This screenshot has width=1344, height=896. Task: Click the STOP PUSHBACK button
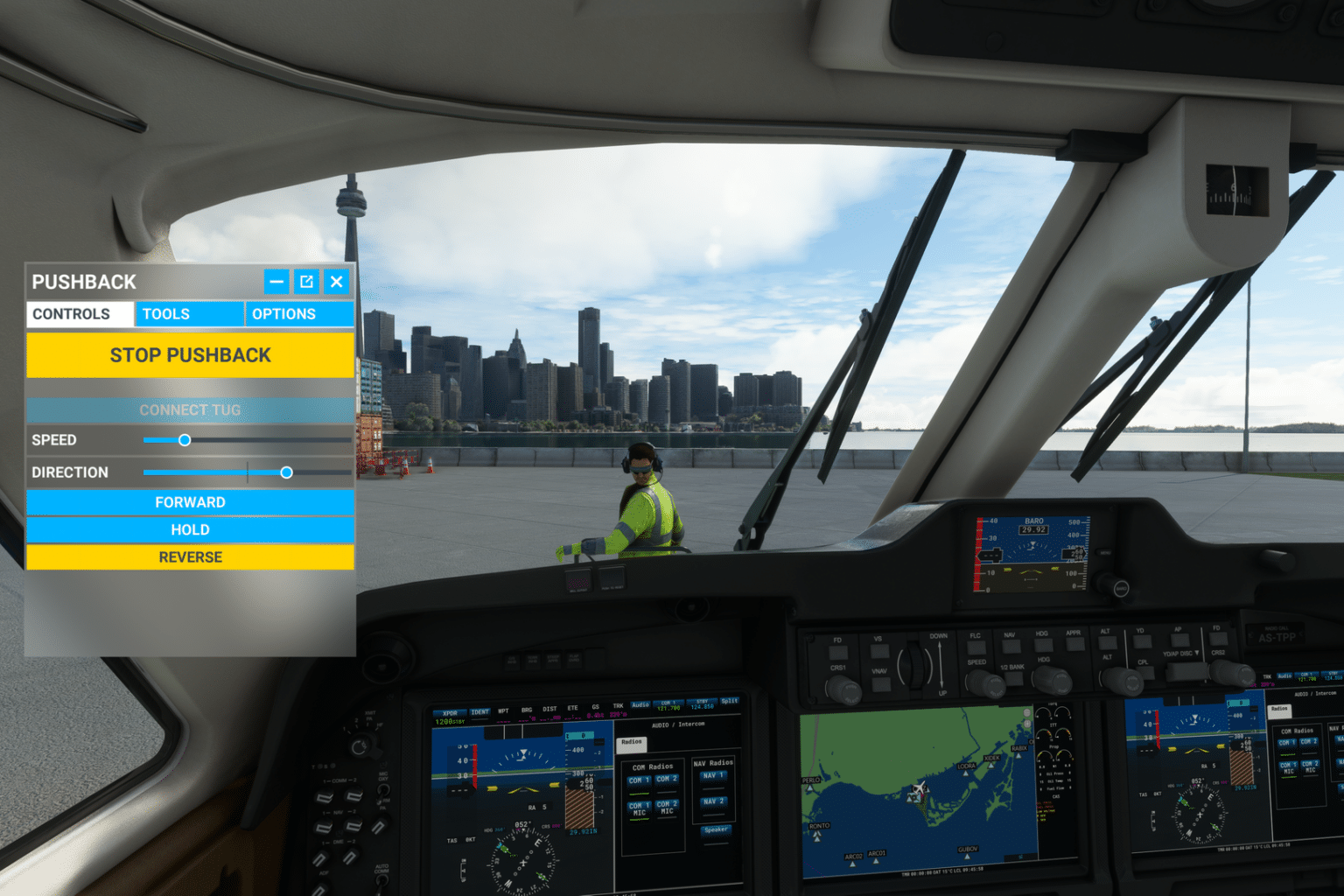190,354
